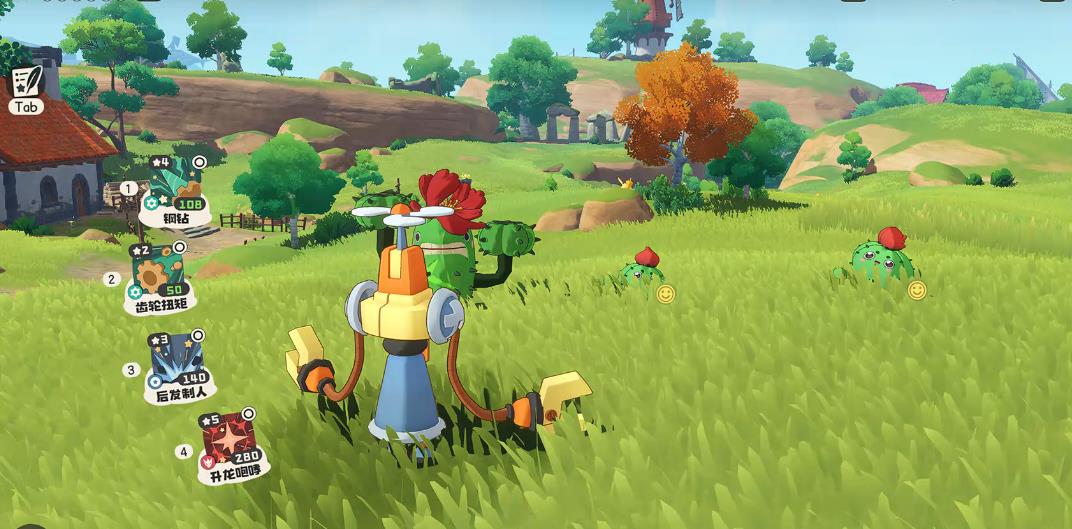Open the quest journal quill icon
This screenshot has width=1072, height=529.
[27, 80]
